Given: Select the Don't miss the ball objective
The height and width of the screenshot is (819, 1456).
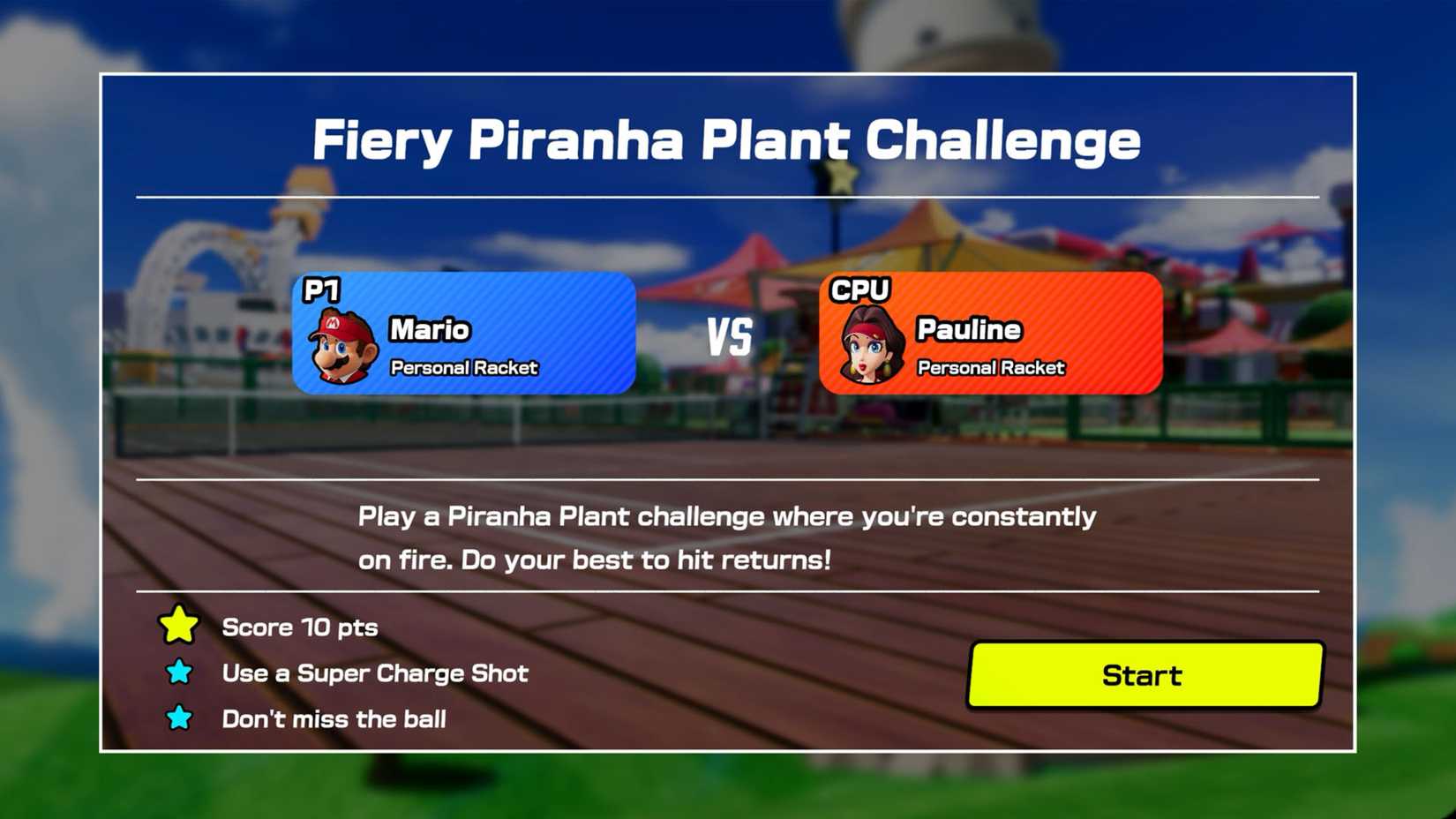Looking at the screenshot, I should click(x=334, y=718).
